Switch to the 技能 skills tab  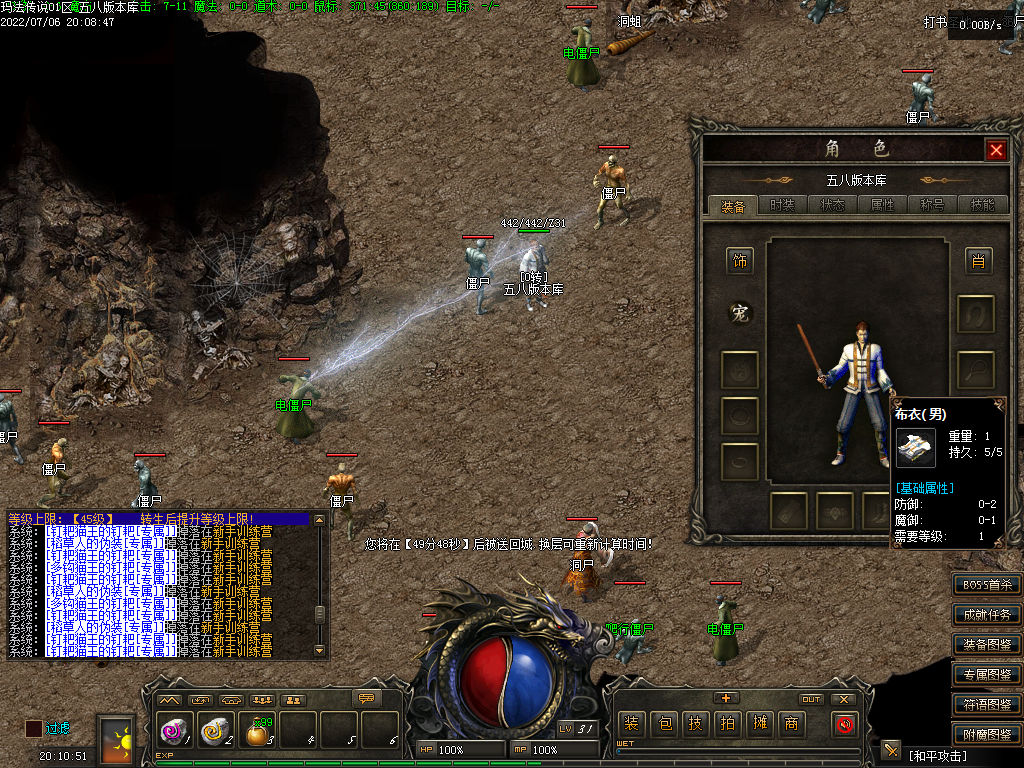tap(982, 206)
